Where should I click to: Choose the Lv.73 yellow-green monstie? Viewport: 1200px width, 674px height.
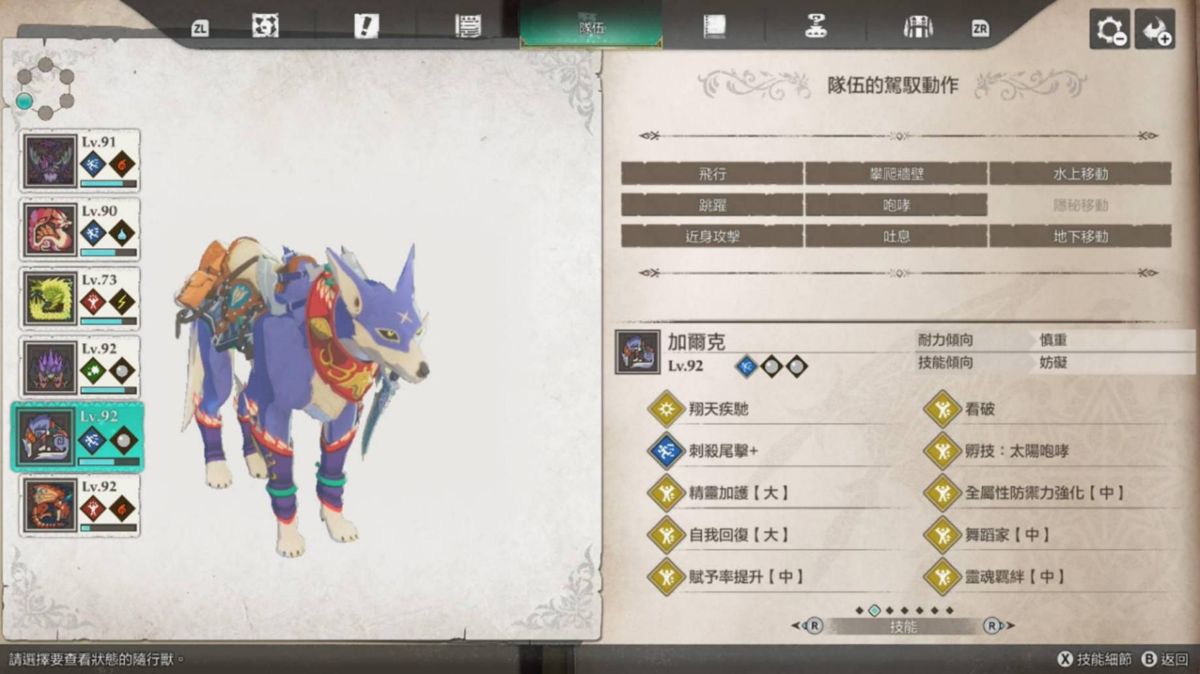[80, 299]
